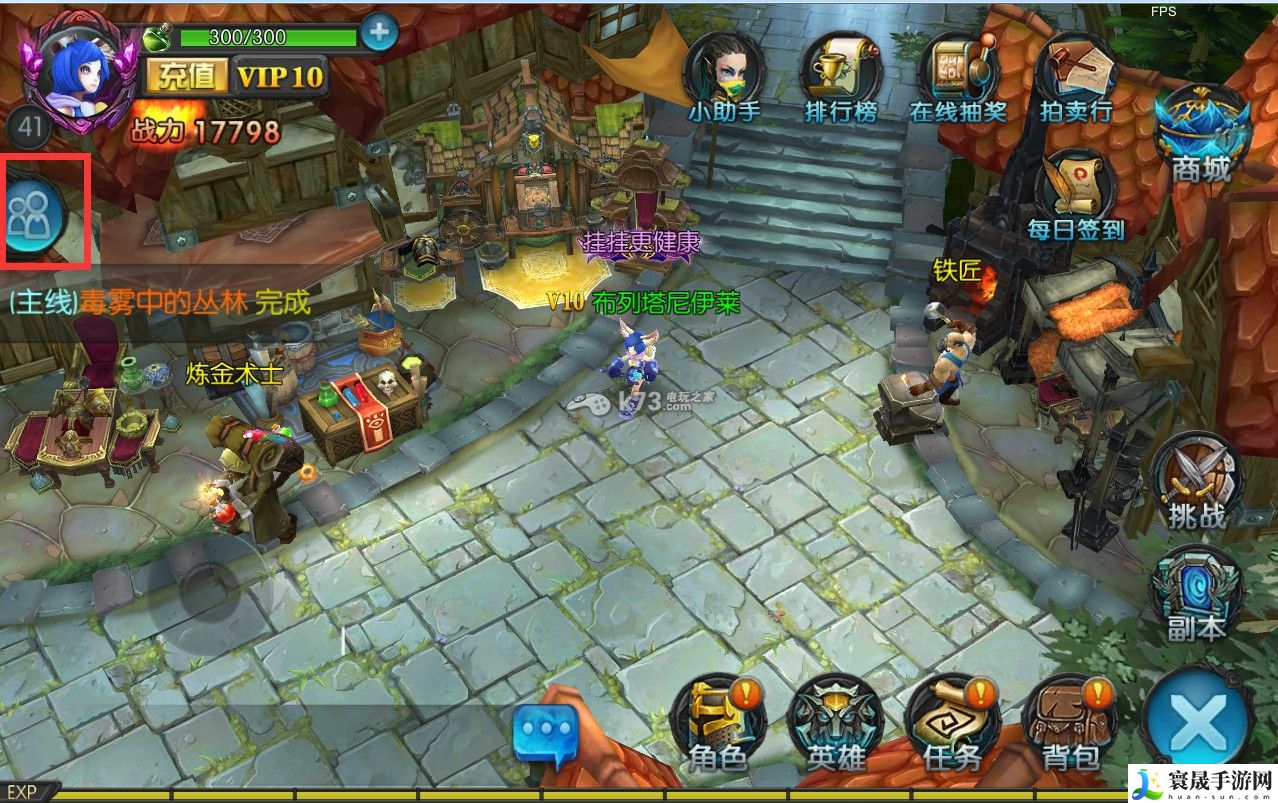Image resolution: width=1278 pixels, height=803 pixels.
Task: Open the 充值 recharge shop
Action: click(186, 74)
